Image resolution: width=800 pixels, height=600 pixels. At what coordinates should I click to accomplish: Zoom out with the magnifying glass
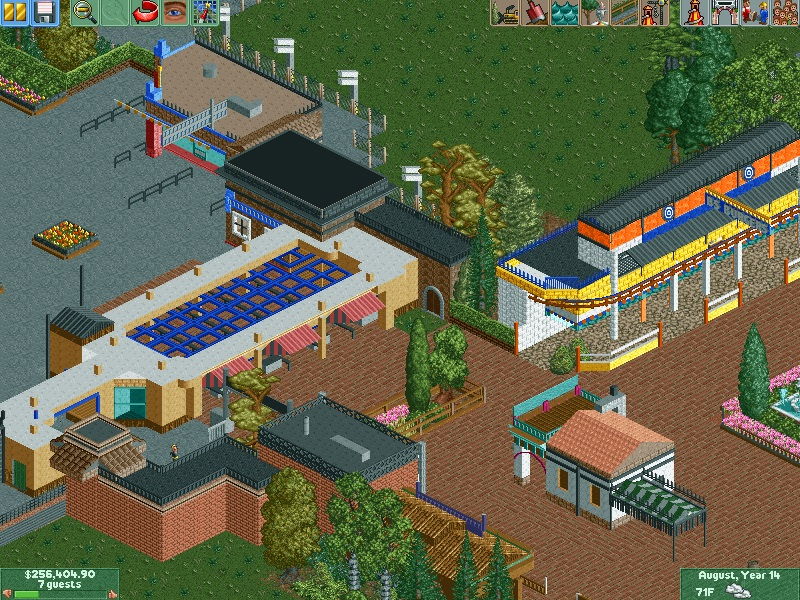(x=85, y=12)
